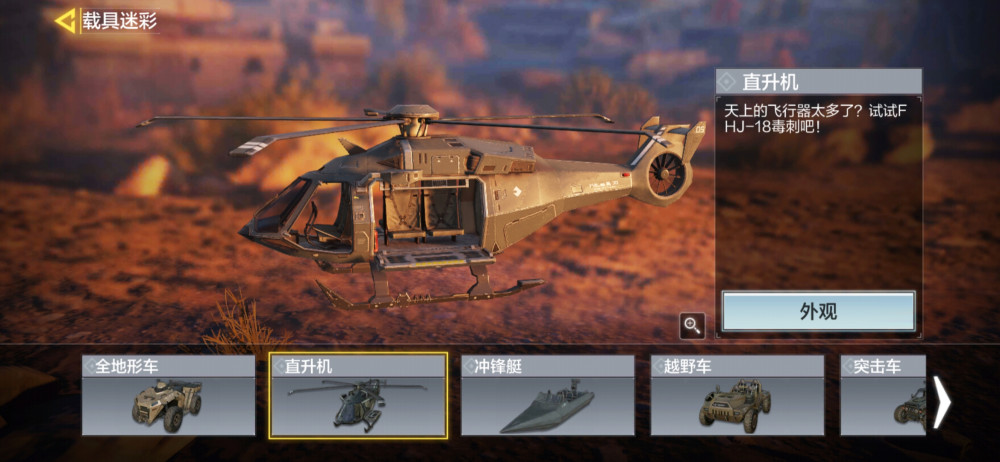Pick the 冲锋艇 assault boat tile
The image size is (1000, 462).
point(547,396)
